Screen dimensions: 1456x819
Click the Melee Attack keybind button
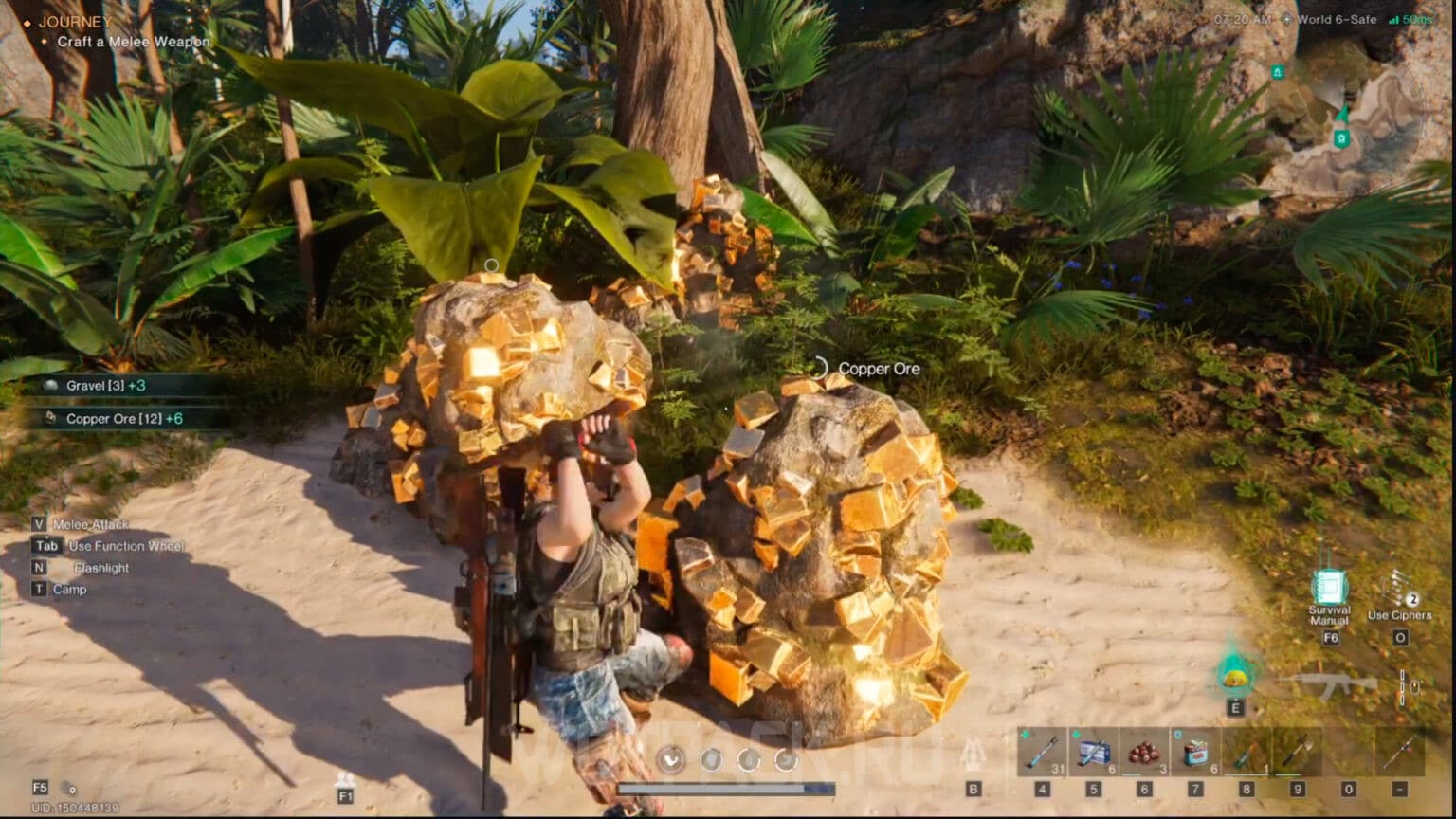39,523
